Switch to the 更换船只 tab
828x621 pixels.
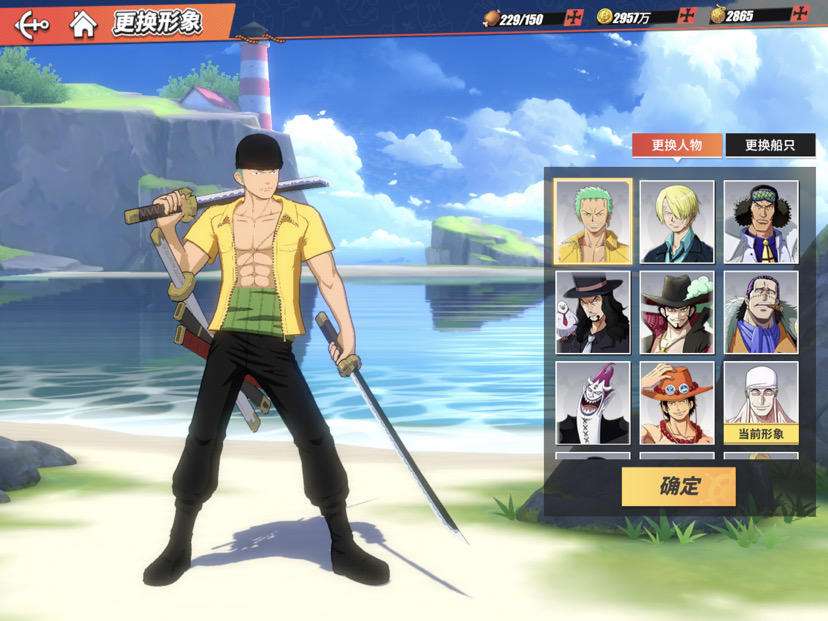coord(770,145)
